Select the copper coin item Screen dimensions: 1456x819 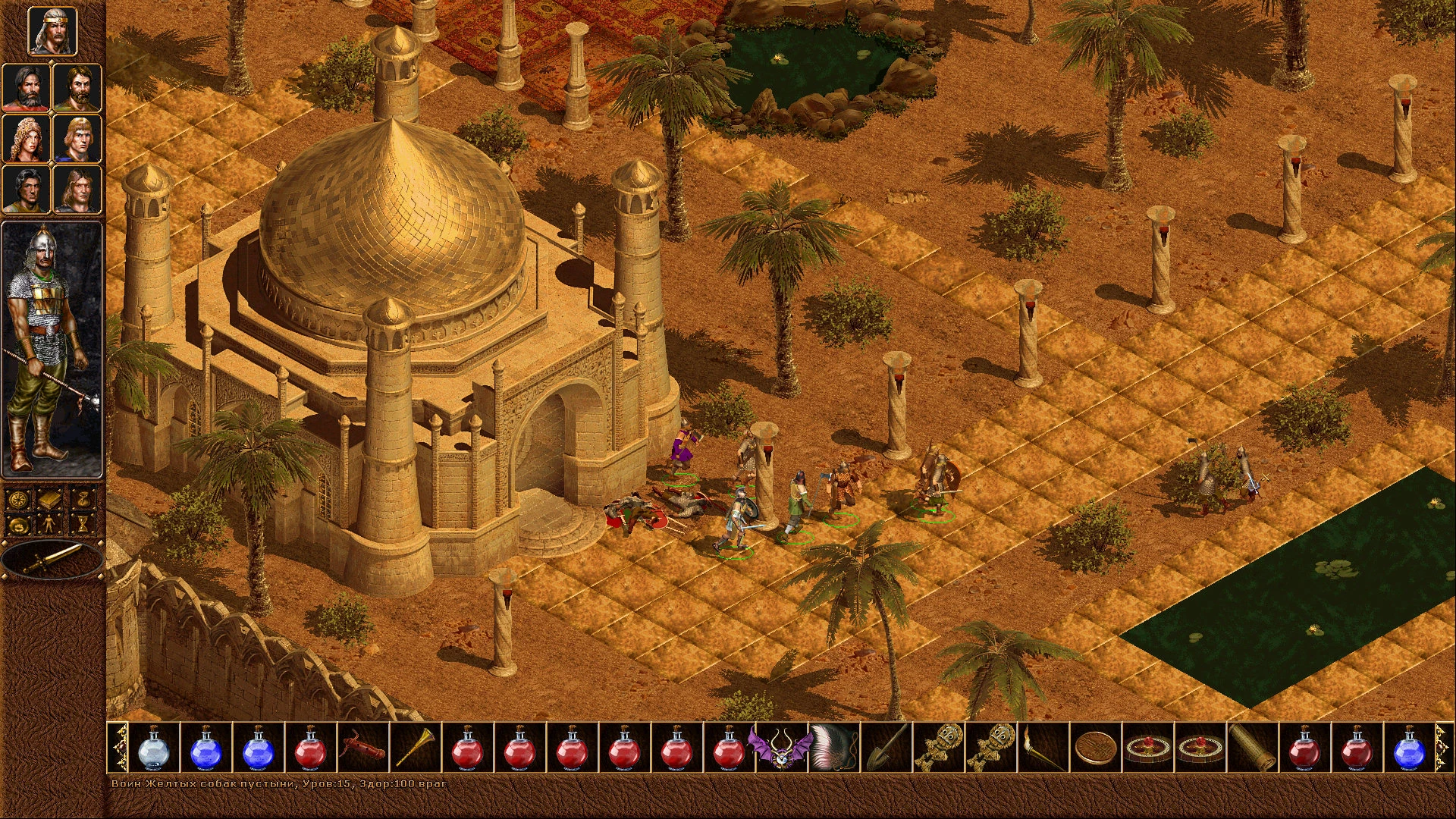(1094, 748)
